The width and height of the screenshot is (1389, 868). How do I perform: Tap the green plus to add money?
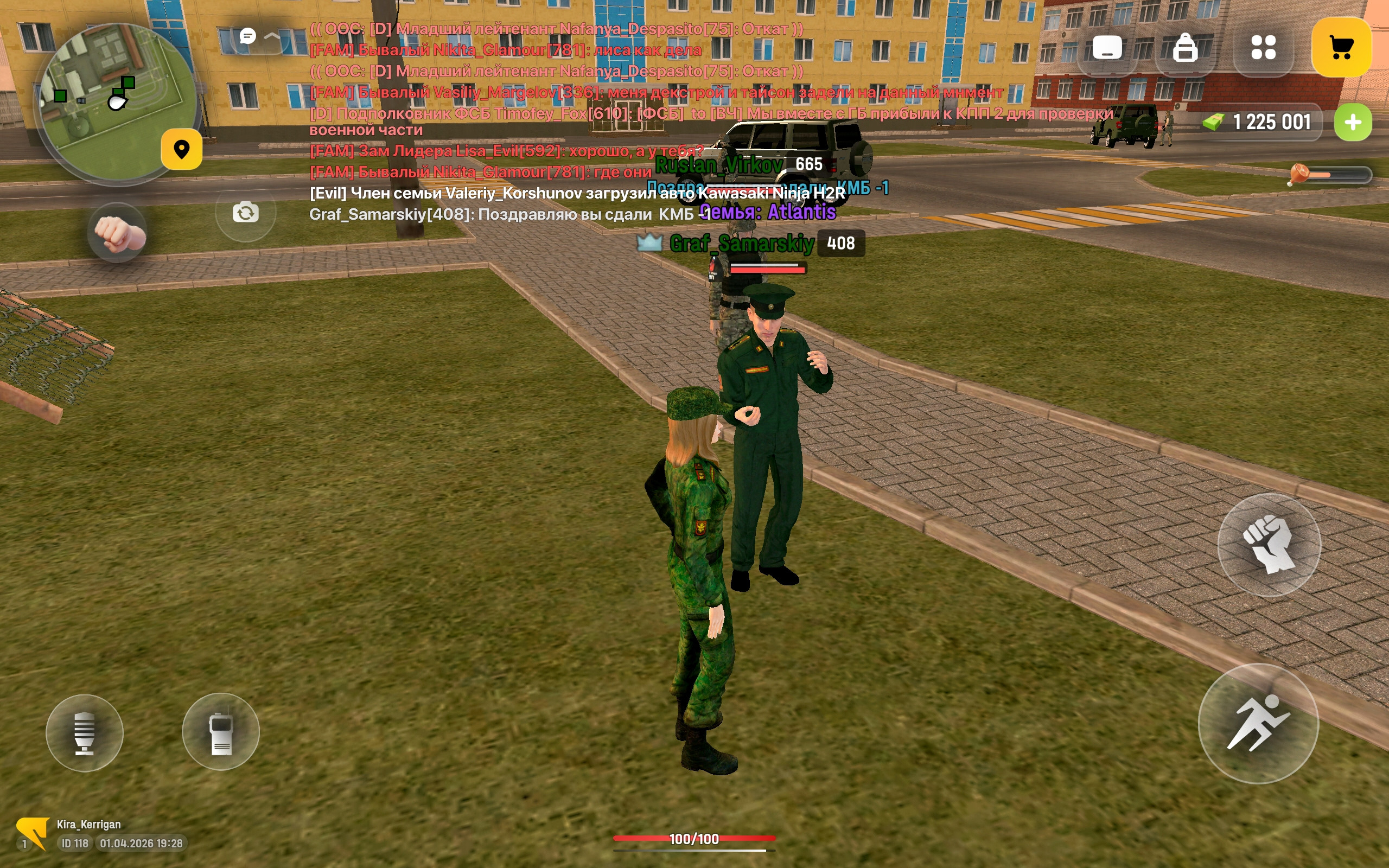pos(1353,122)
